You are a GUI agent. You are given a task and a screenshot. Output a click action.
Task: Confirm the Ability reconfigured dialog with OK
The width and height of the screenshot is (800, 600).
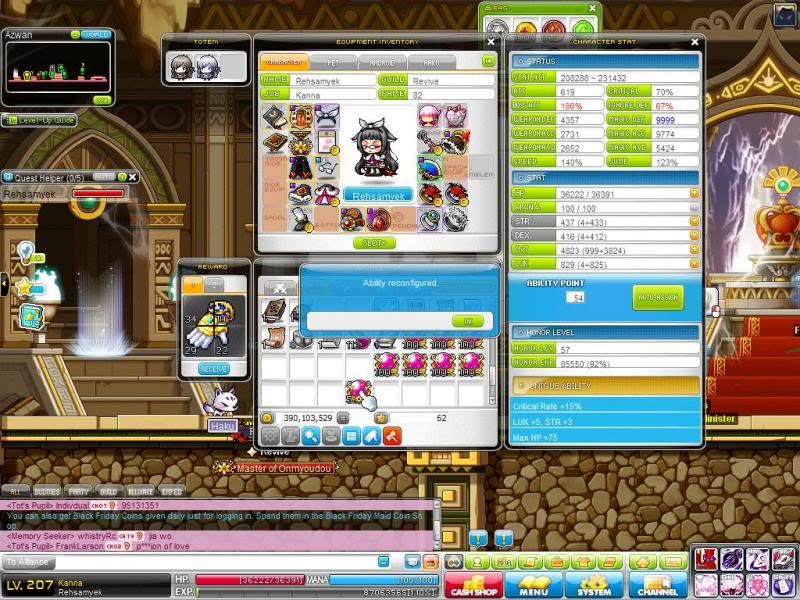tap(467, 321)
